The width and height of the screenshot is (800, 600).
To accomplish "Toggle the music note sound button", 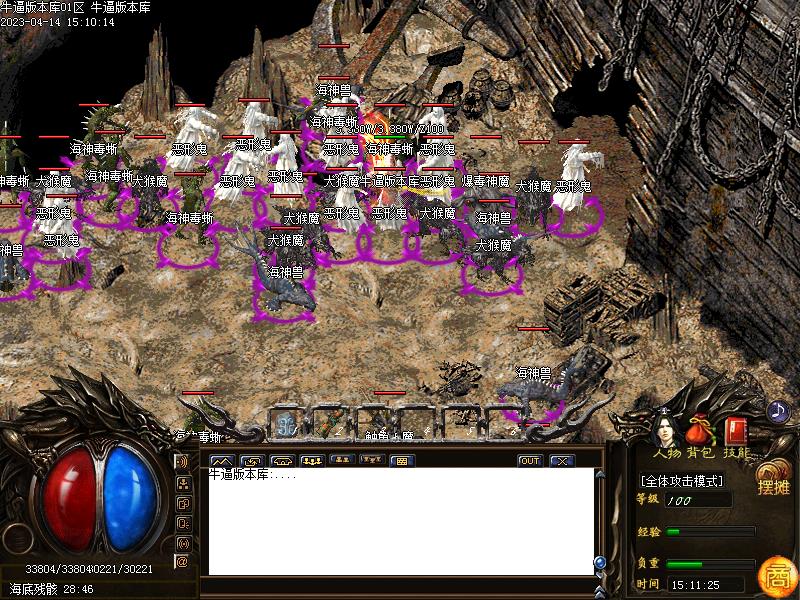I will pyautogui.click(x=777, y=410).
